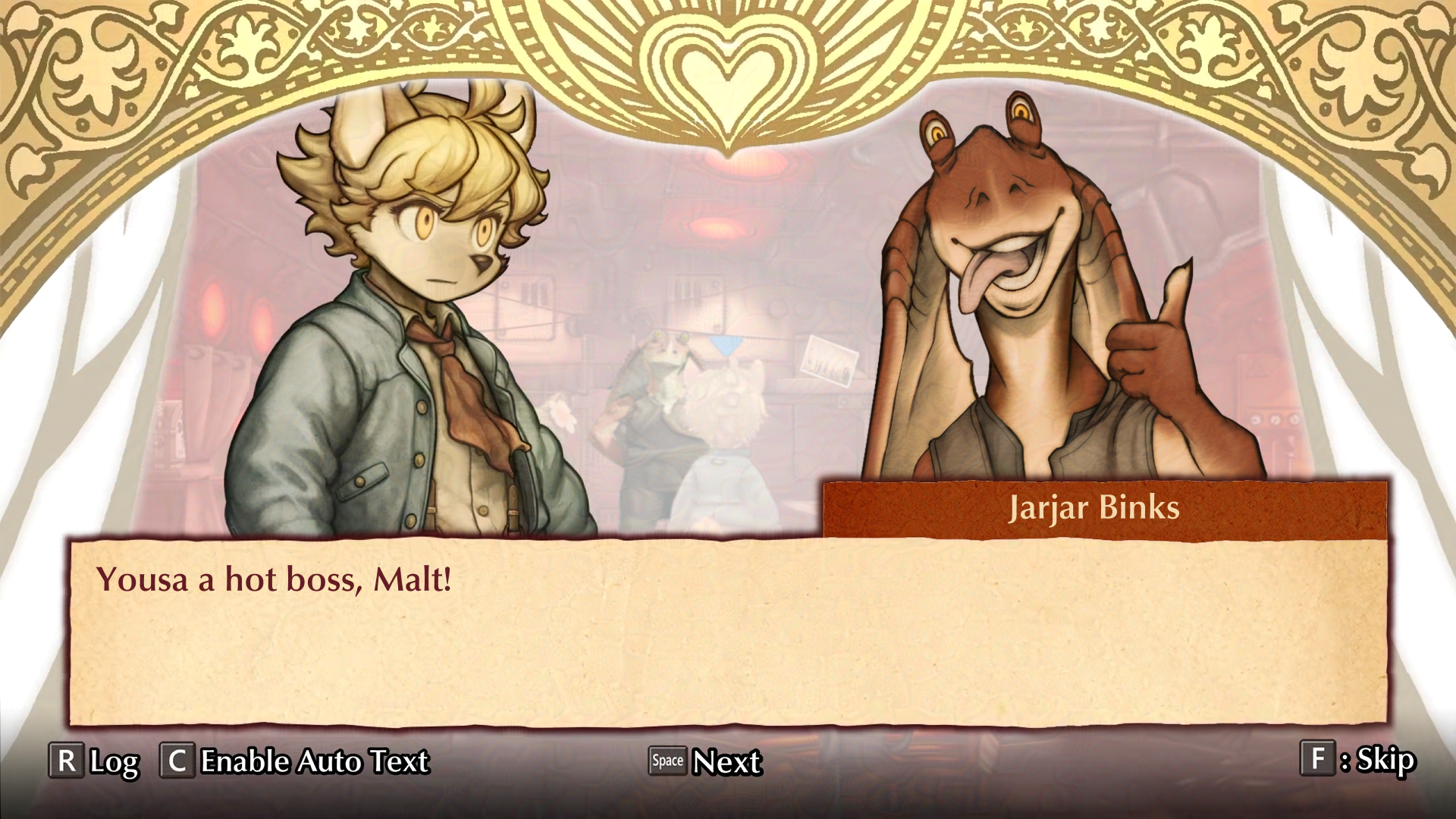
Task: Enable Auto Text mode
Action: (294, 761)
